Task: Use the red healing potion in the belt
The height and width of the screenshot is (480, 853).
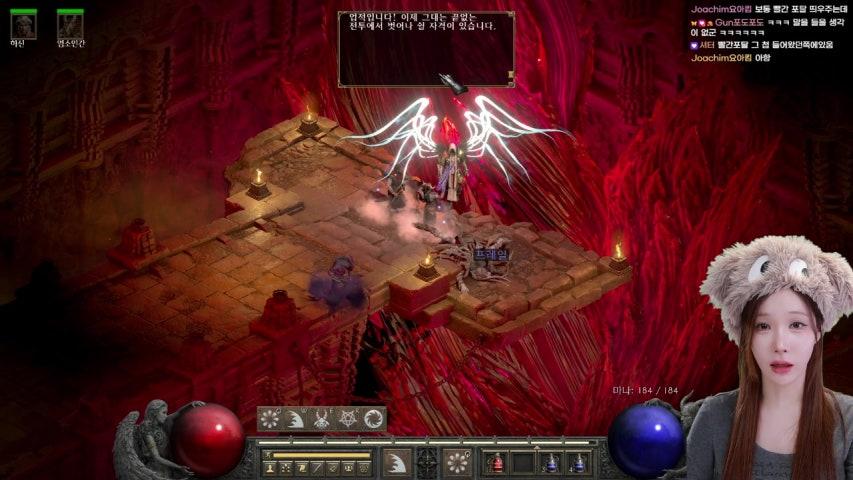Action: 497,463
